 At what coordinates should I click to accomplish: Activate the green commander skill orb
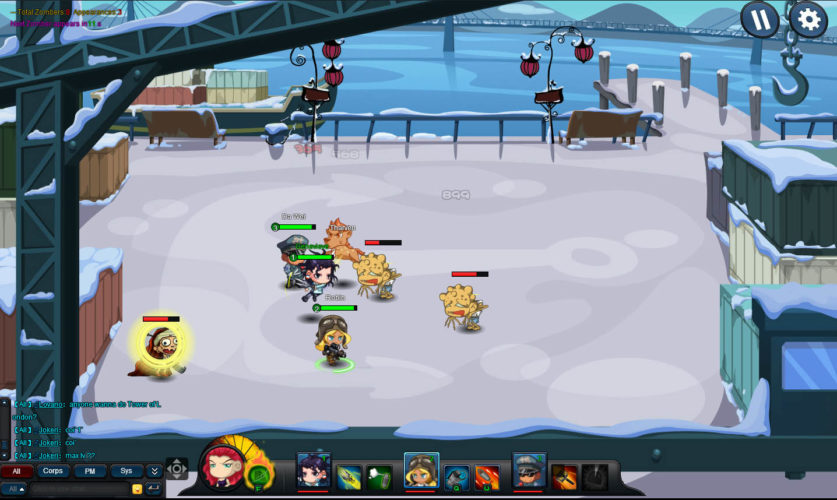[258, 473]
